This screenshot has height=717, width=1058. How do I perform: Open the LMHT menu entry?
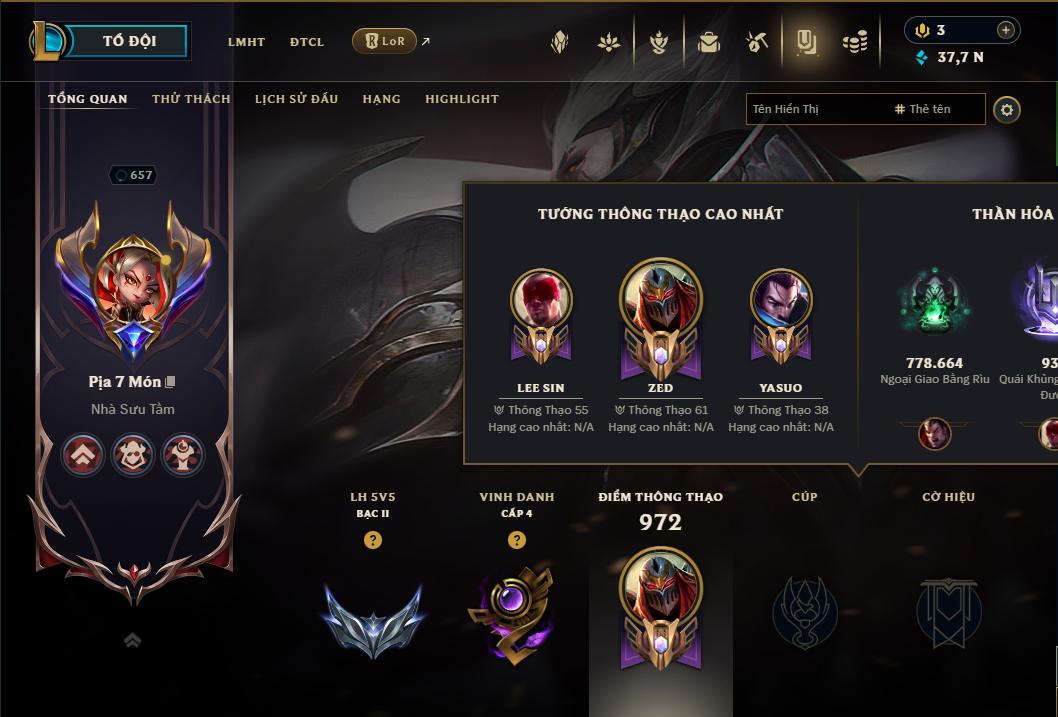246,42
